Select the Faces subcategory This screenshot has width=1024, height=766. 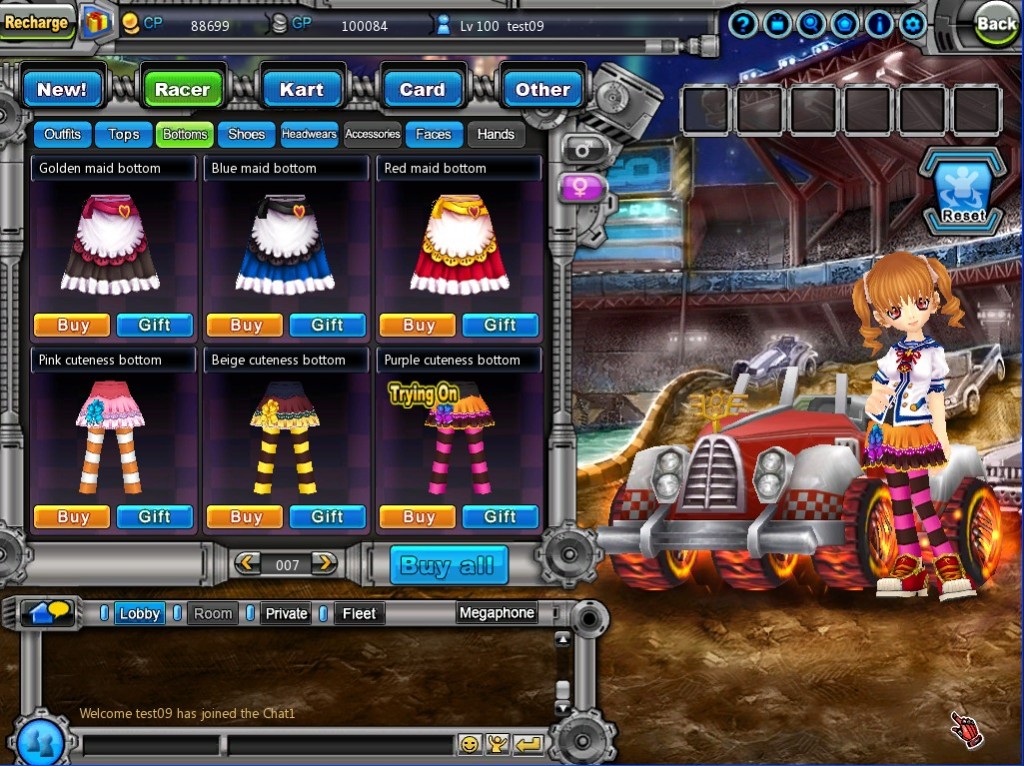coord(434,134)
